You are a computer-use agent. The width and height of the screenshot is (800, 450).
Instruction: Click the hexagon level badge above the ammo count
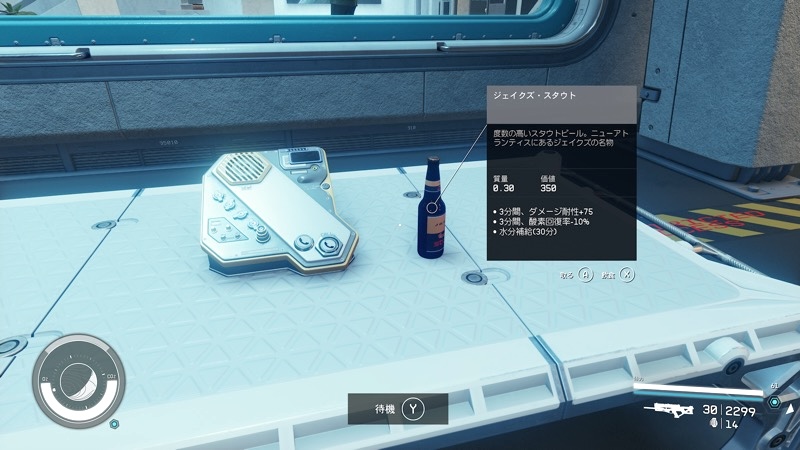pyautogui.click(x=774, y=401)
